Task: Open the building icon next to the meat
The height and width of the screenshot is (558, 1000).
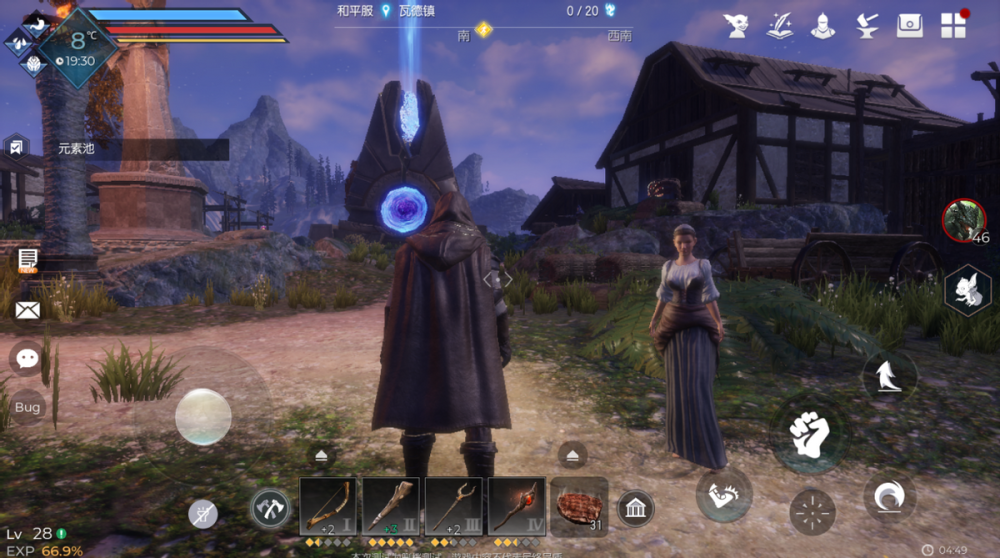Action: pyautogui.click(x=635, y=509)
